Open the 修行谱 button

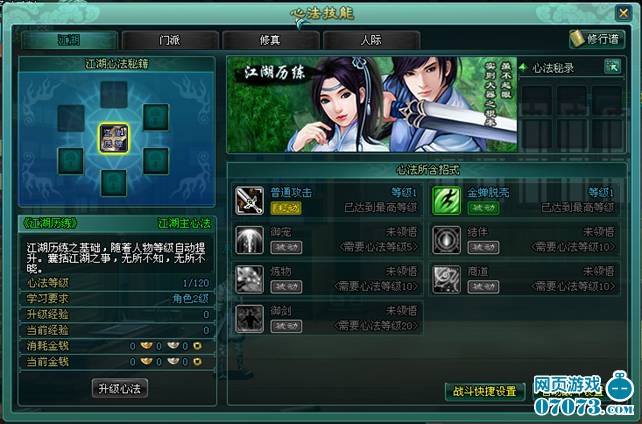pyautogui.click(x=590, y=39)
